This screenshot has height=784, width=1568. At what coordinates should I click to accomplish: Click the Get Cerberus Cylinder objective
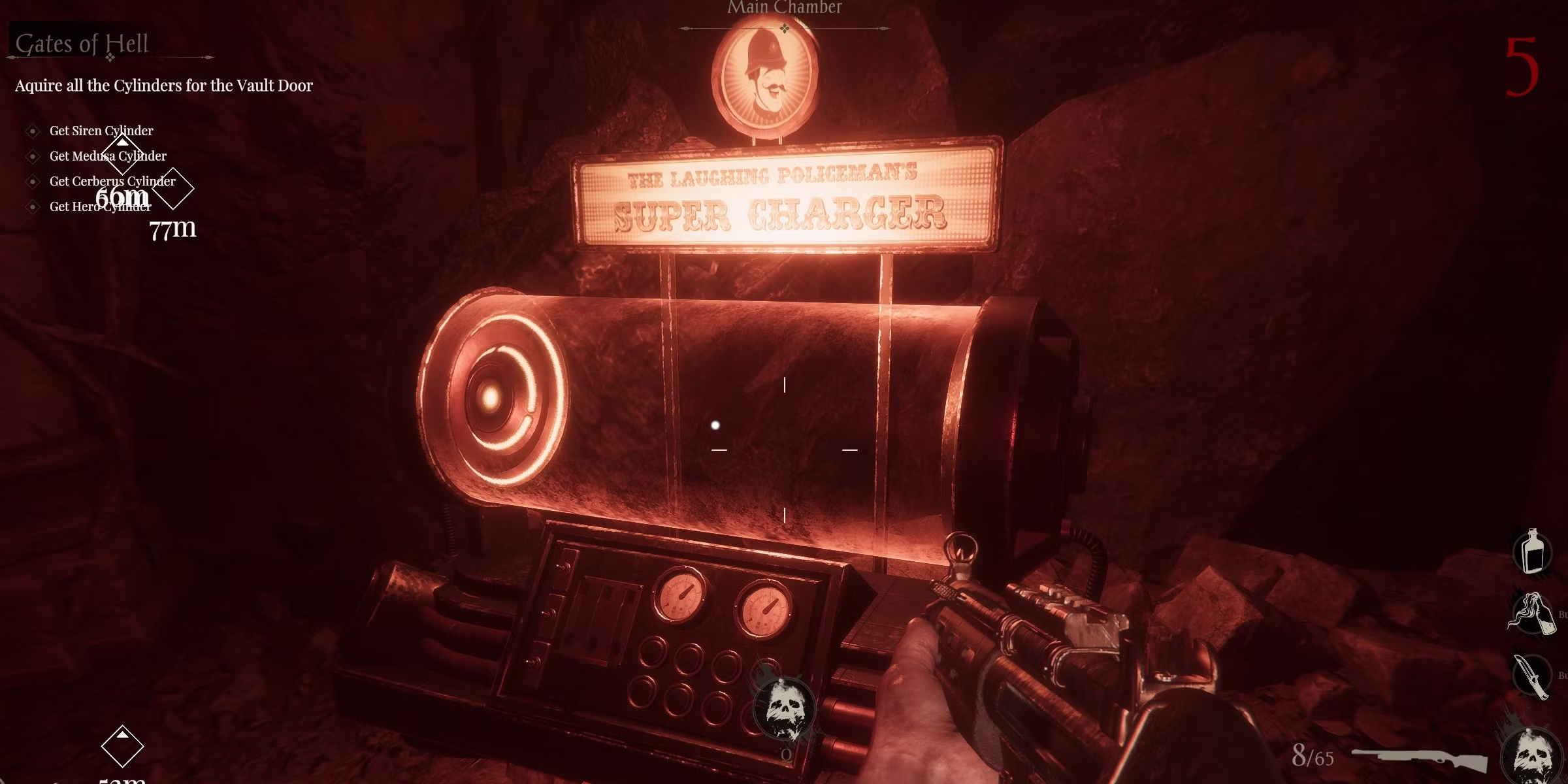click(x=112, y=181)
